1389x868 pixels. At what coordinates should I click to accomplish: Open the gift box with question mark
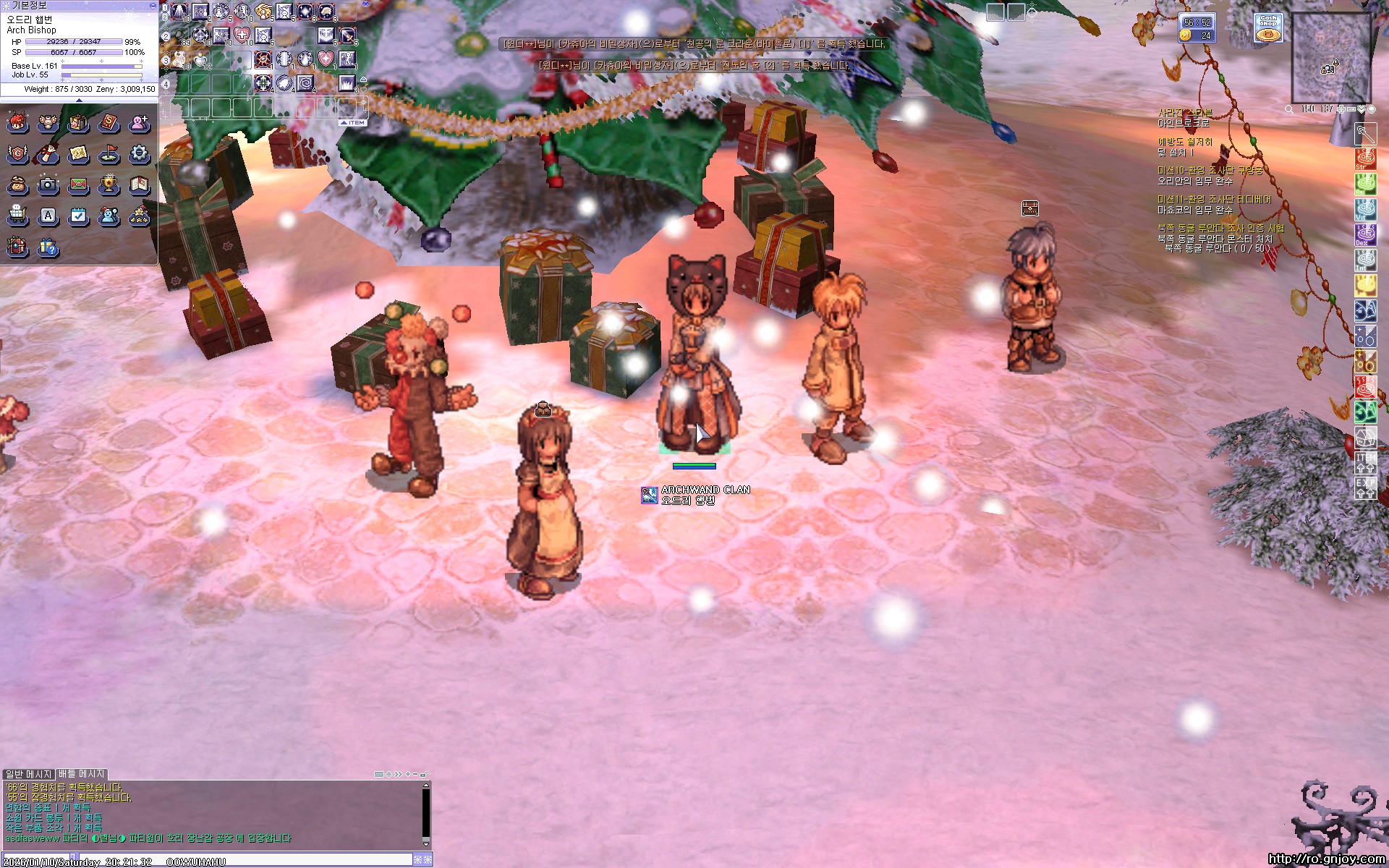point(48,248)
